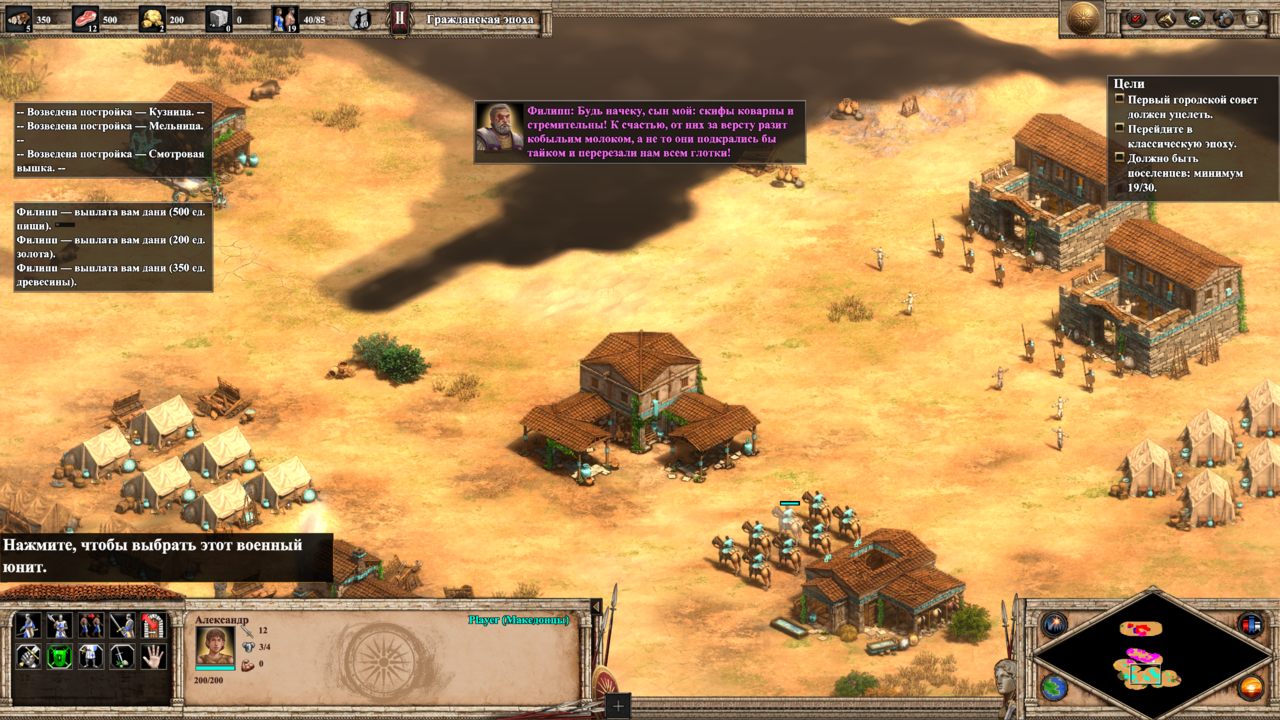1280x720 pixels.
Task: Click the orange sunset button by minimap
Action: coord(1250,688)
